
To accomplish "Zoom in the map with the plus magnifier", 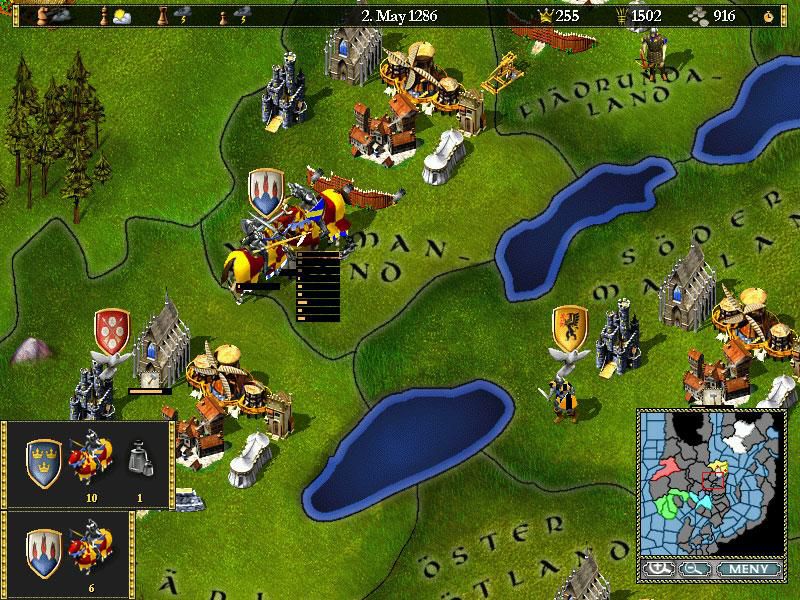I will [659, 569].
